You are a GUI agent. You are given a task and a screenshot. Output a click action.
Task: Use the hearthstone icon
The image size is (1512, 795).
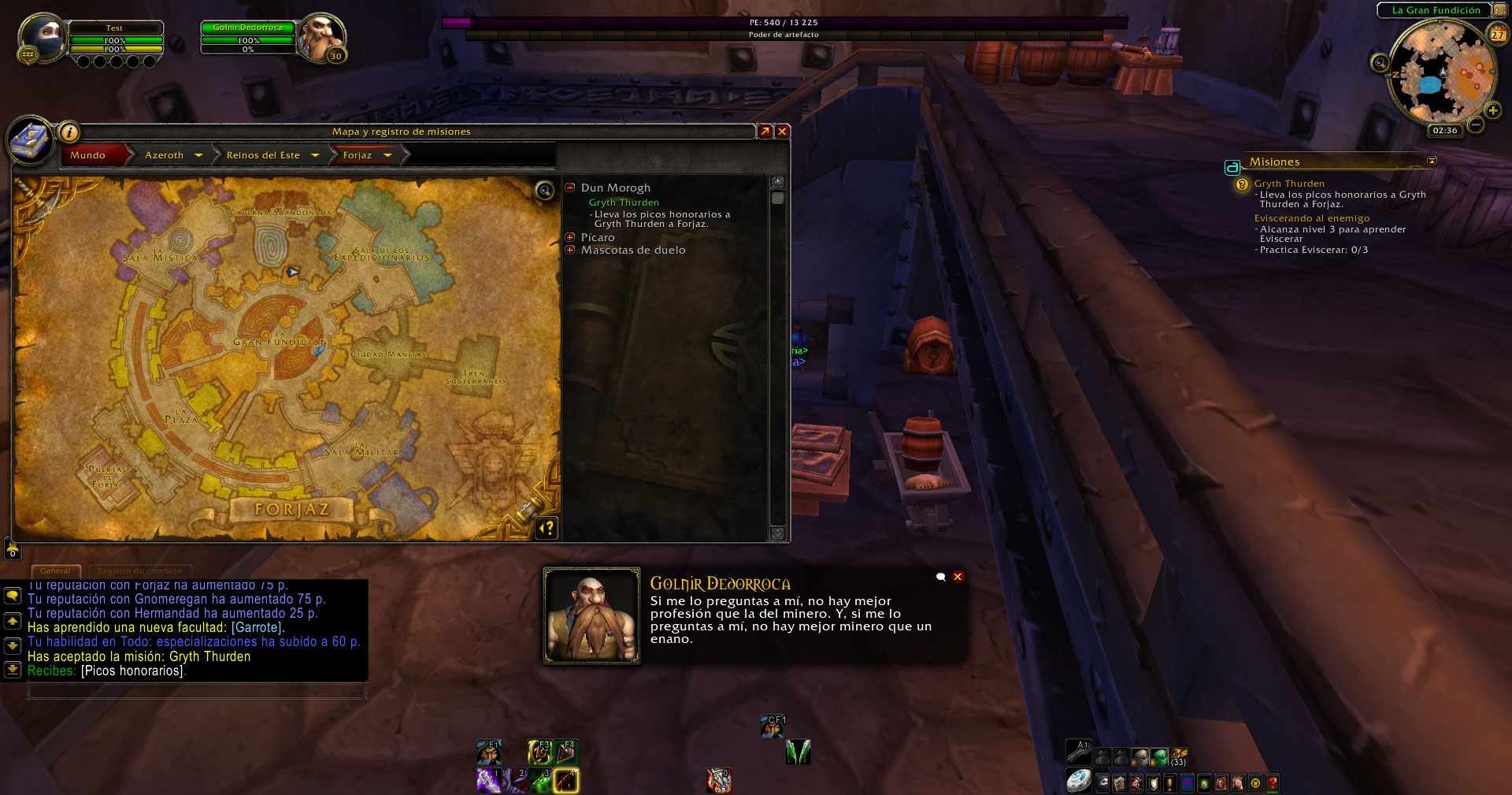pos(1078,781)
